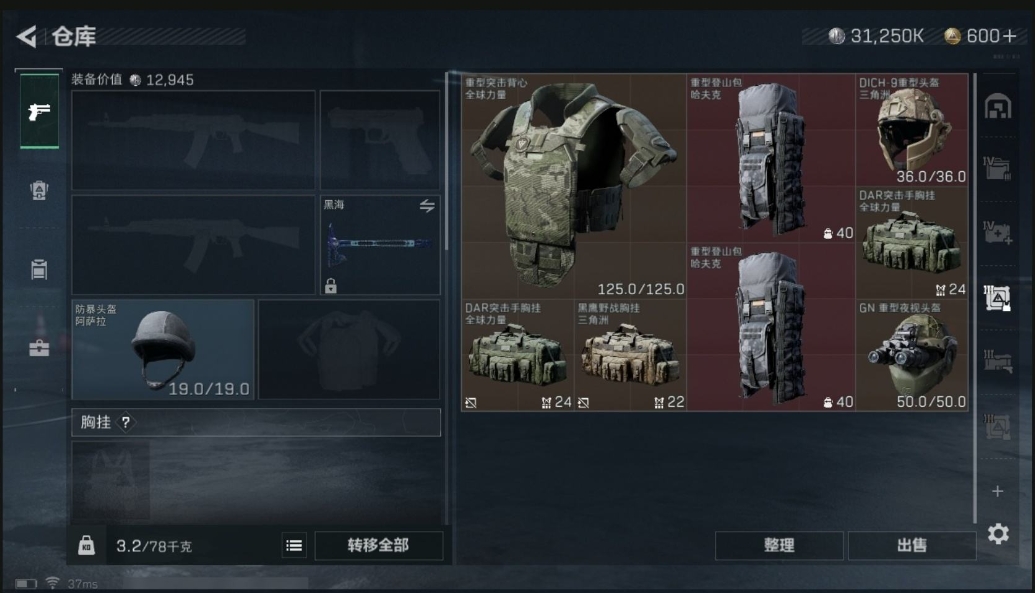Go back using the arrow beside 仓库
The image size is (1035, 593).
click(x=26, y=37)
